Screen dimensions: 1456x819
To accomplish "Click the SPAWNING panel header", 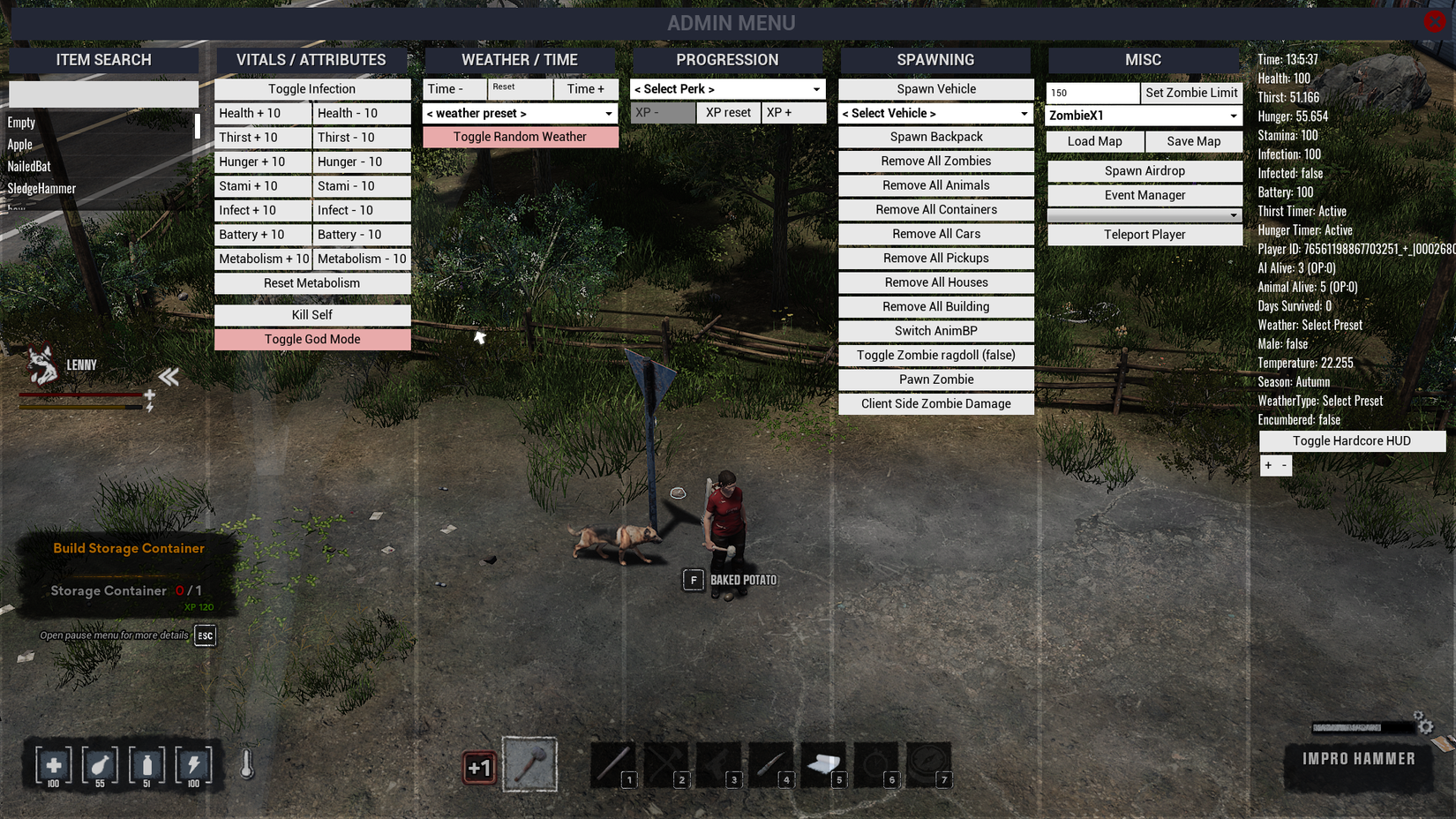I will coord(935,59).
